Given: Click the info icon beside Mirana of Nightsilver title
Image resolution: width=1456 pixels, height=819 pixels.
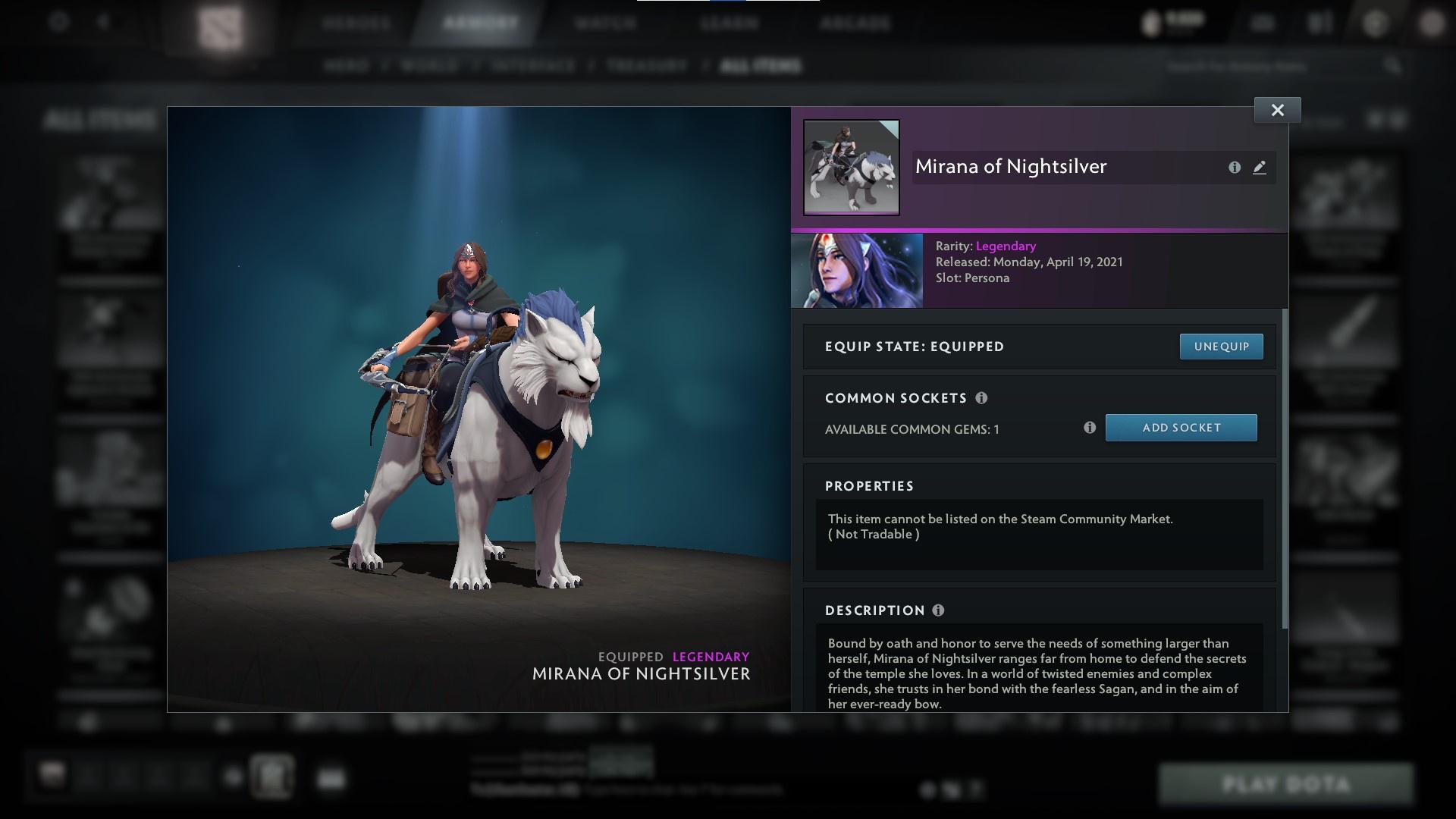Looking at the screenshot, I should (1234, 168).
